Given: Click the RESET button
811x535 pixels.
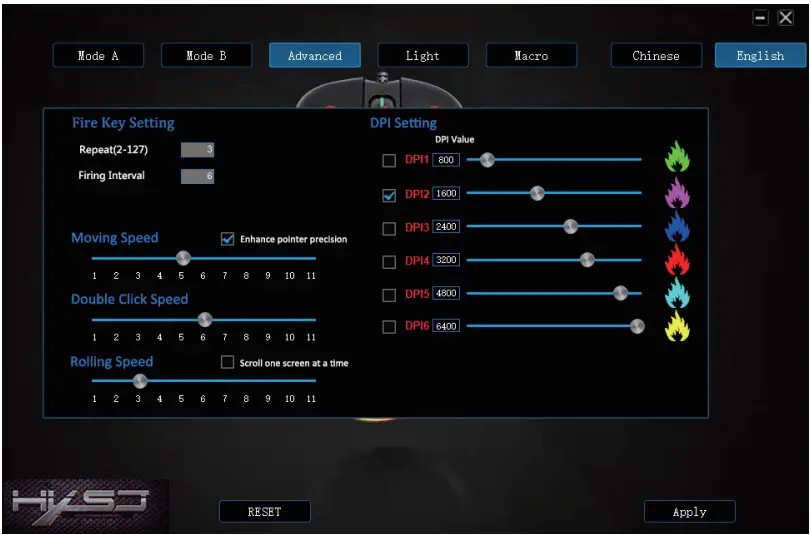Looking at the screenshot, I should pyautogui.click(x=264, y=511).
